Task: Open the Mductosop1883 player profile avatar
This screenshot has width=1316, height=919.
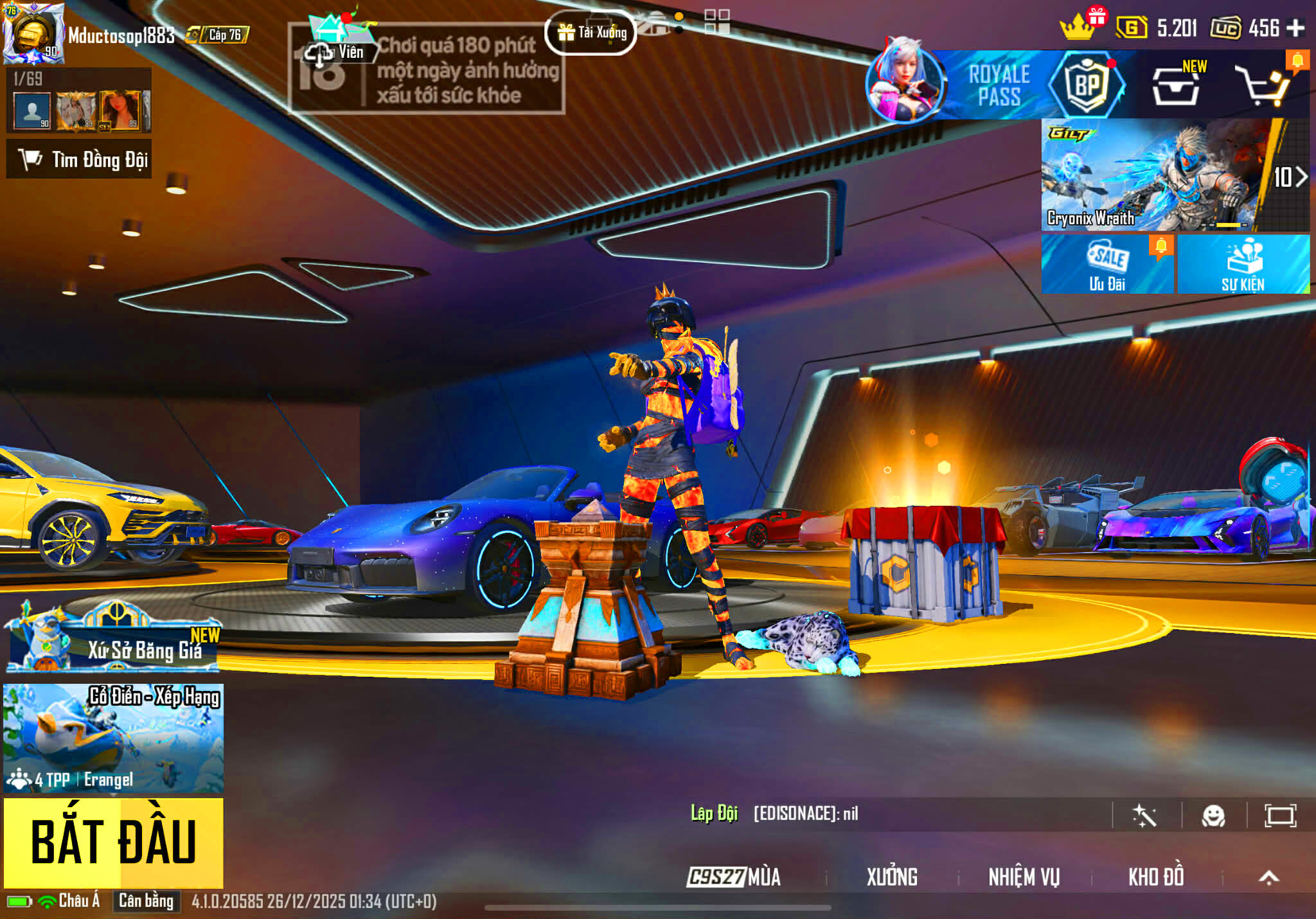Action: pos(33,33)
